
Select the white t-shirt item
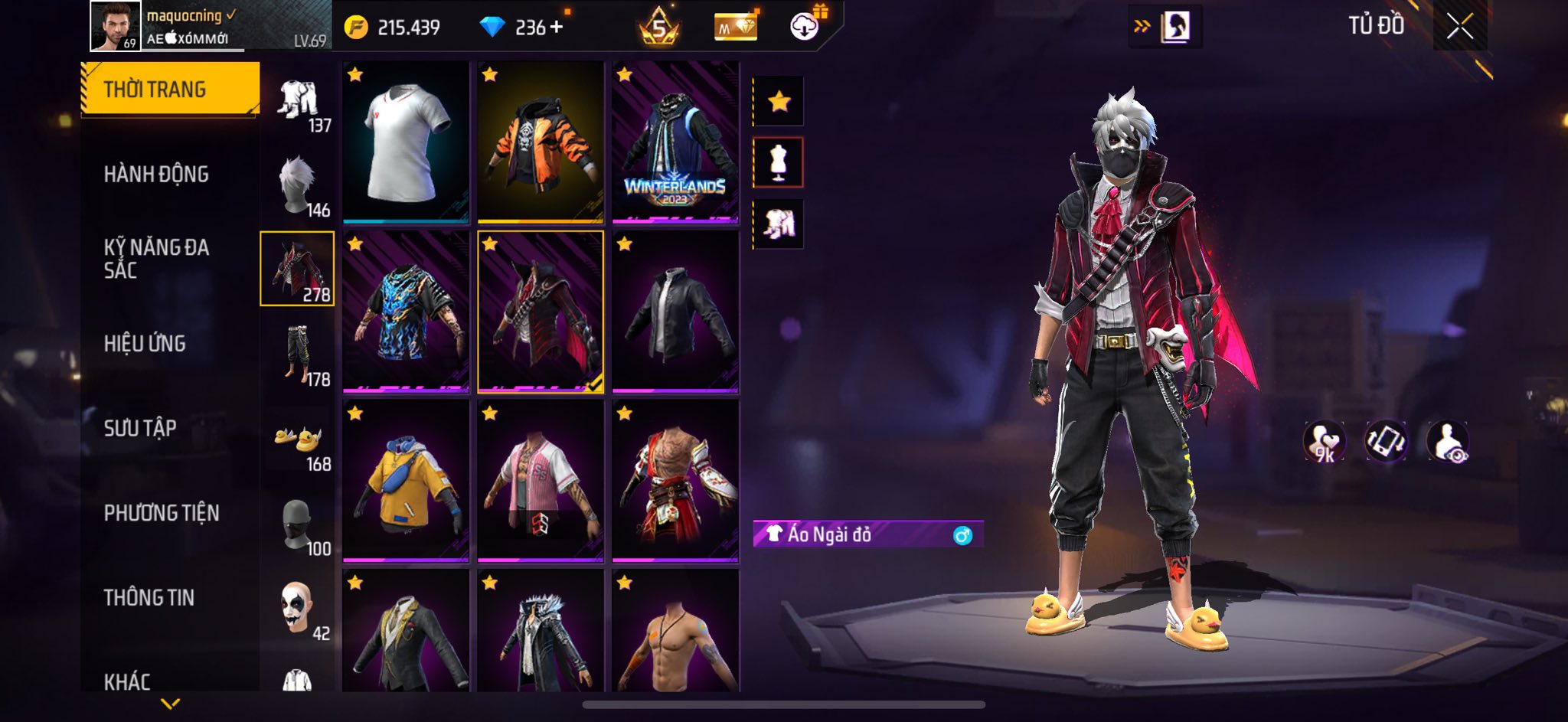point(406,142)
